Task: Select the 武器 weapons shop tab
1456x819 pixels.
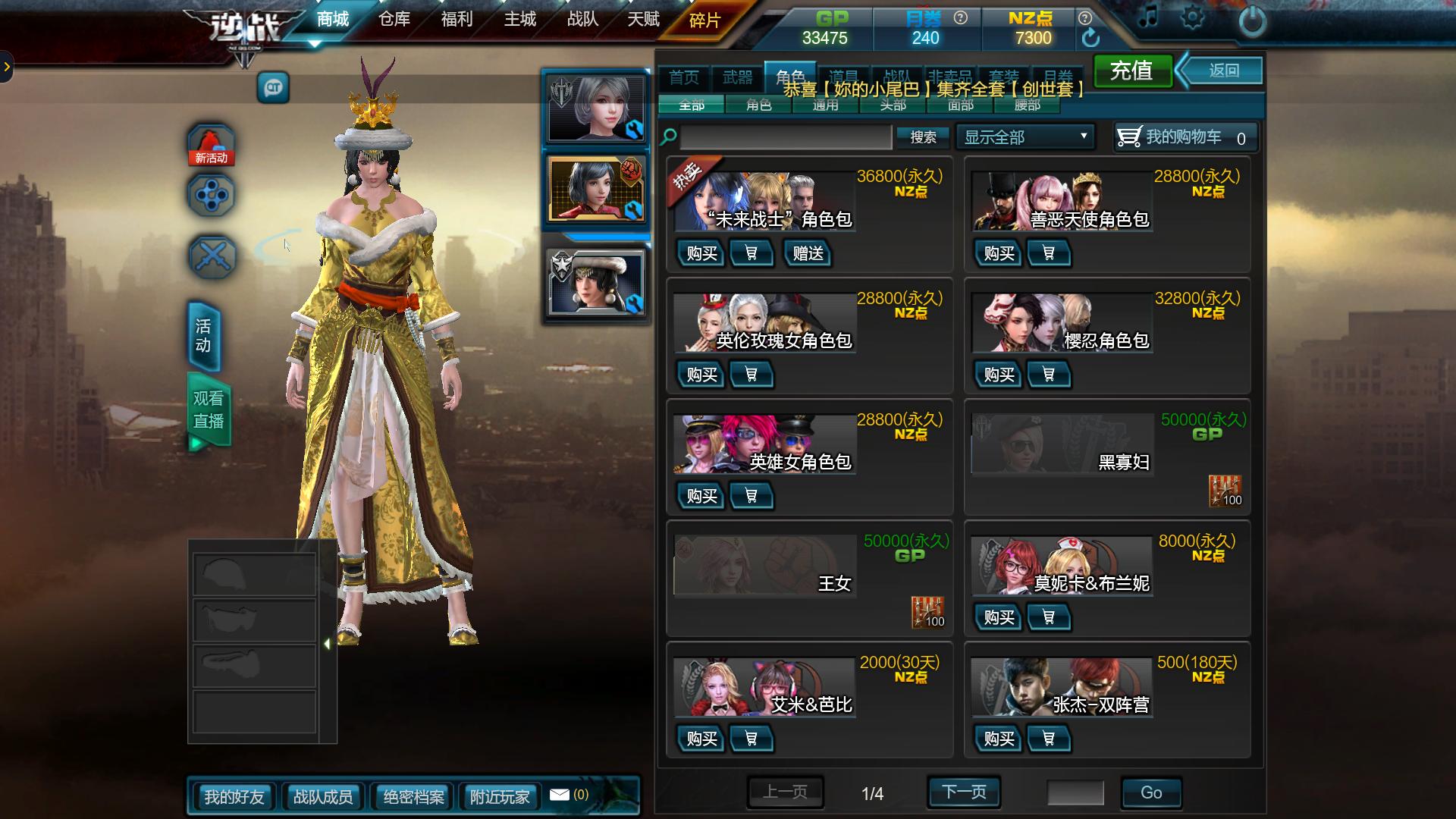Action: 737,77
